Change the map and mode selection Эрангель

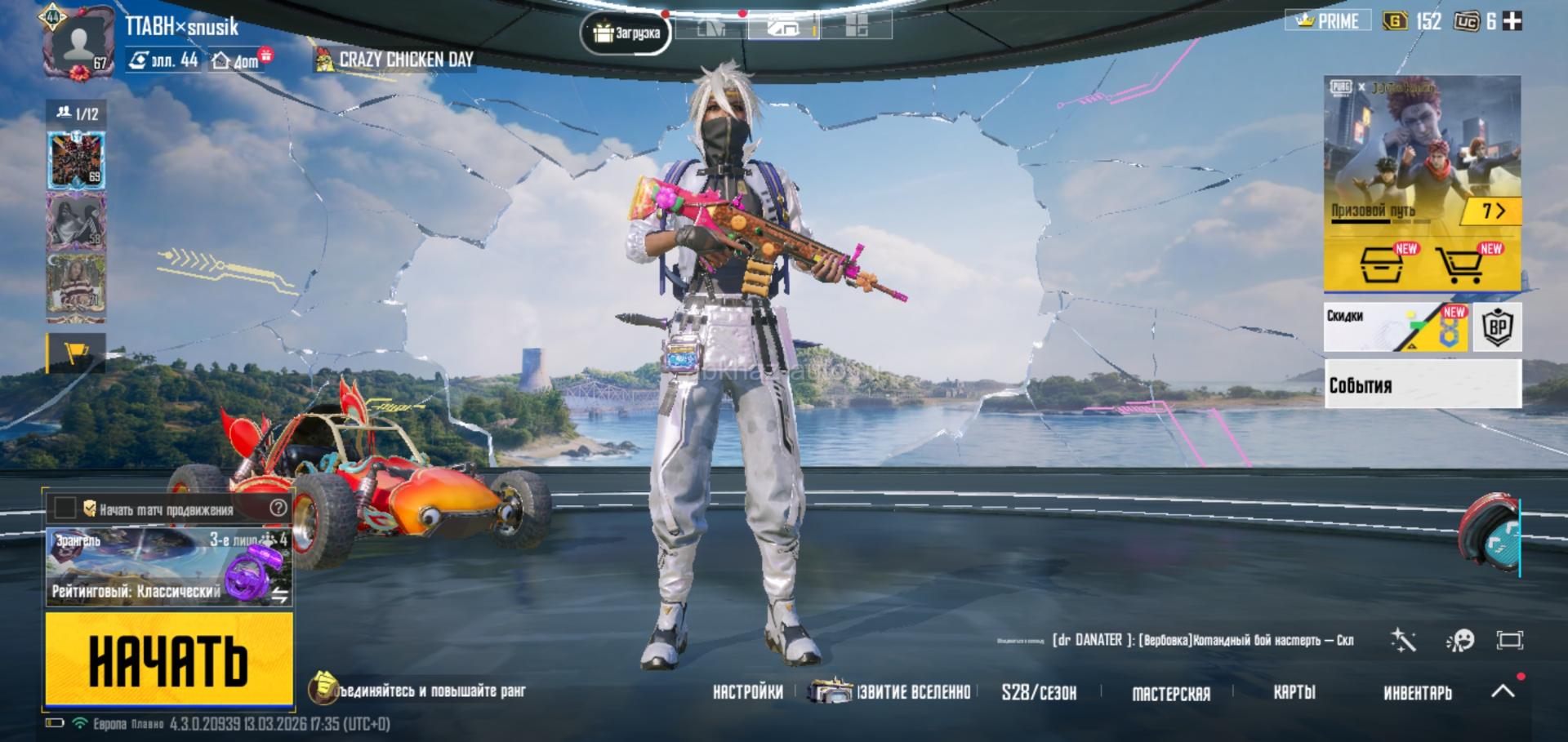(x=168, y=566)
